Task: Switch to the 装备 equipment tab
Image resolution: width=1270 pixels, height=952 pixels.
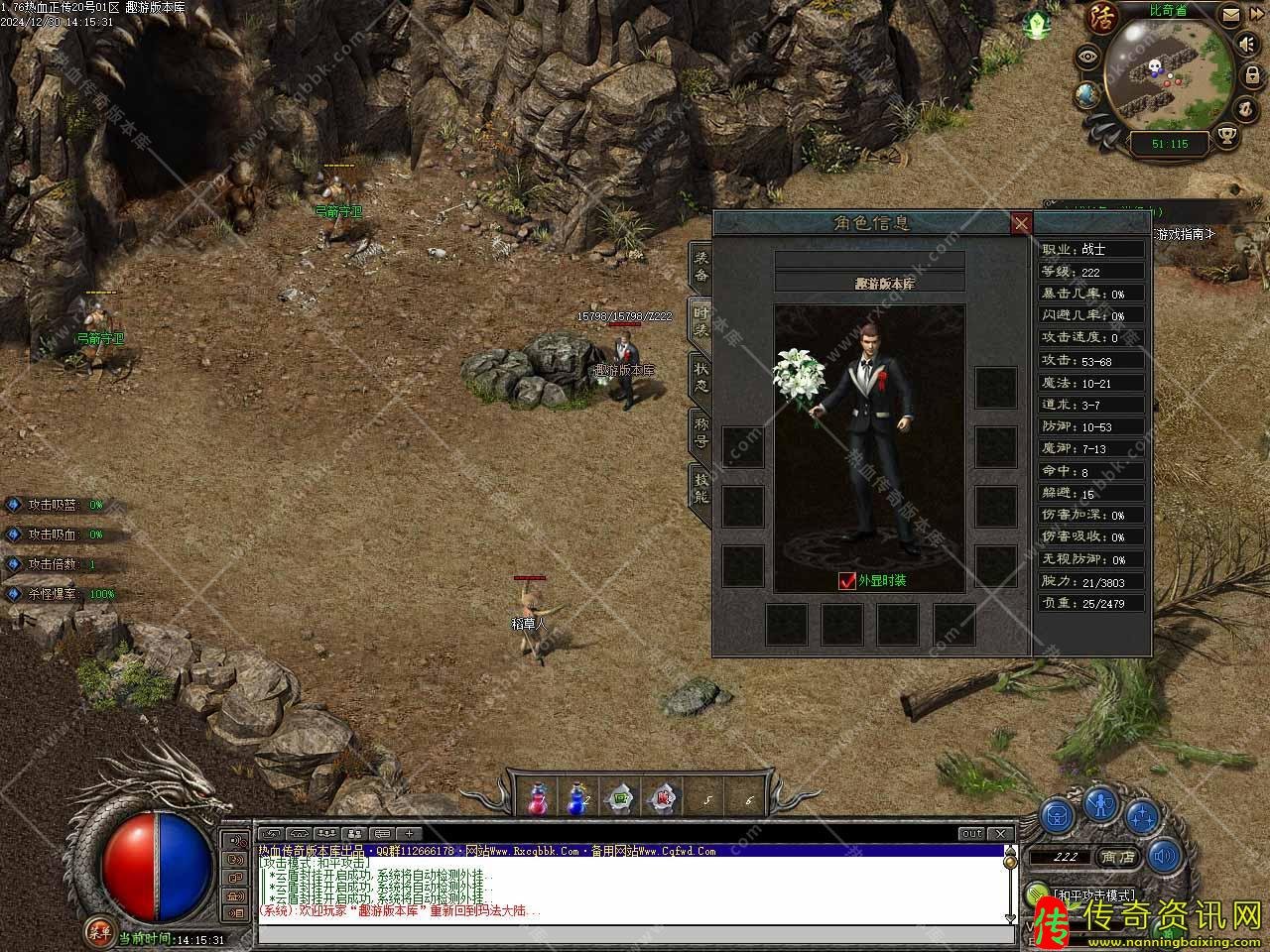Action: (700, 267)
